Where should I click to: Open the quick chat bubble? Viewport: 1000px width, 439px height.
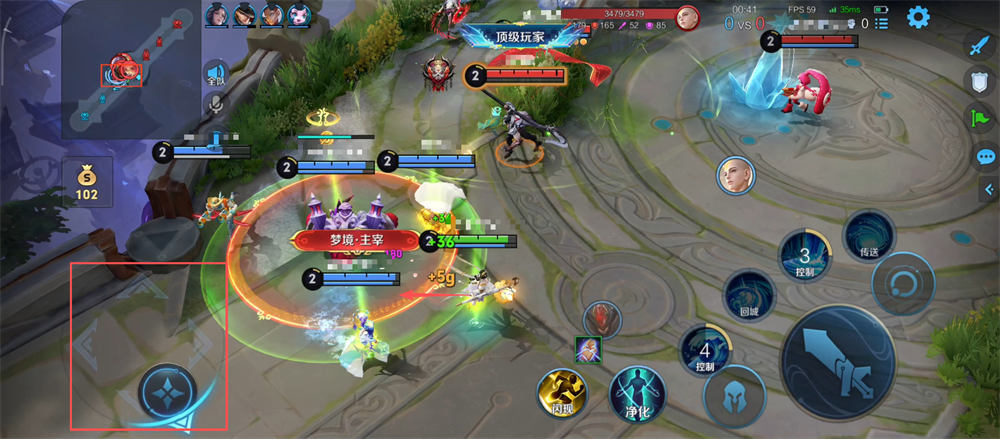[986, 157]
